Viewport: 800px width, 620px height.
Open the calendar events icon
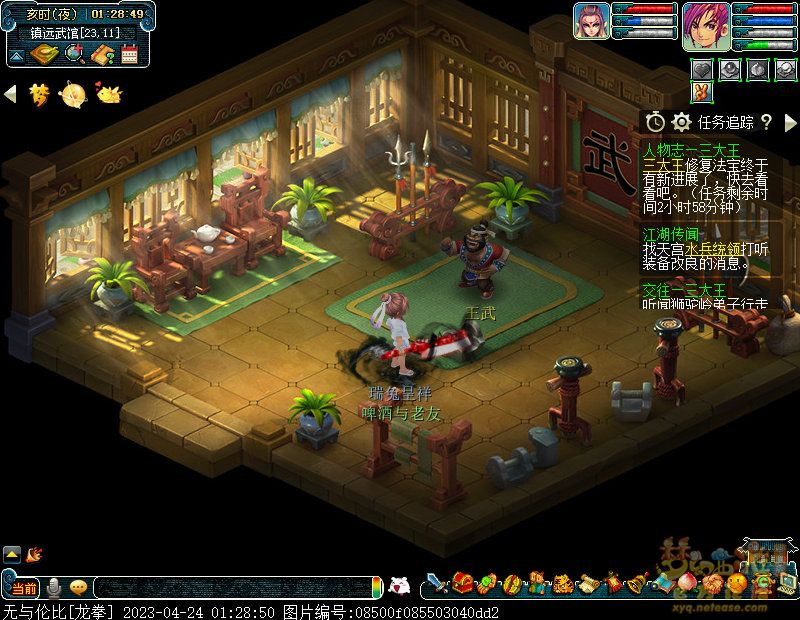tap(129, 54)
